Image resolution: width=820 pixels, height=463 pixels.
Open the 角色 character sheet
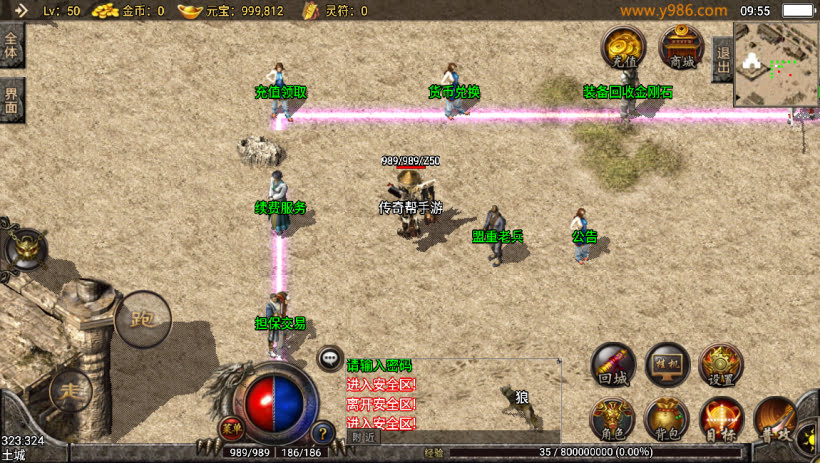pyautogui.click(x=612, y=420)
